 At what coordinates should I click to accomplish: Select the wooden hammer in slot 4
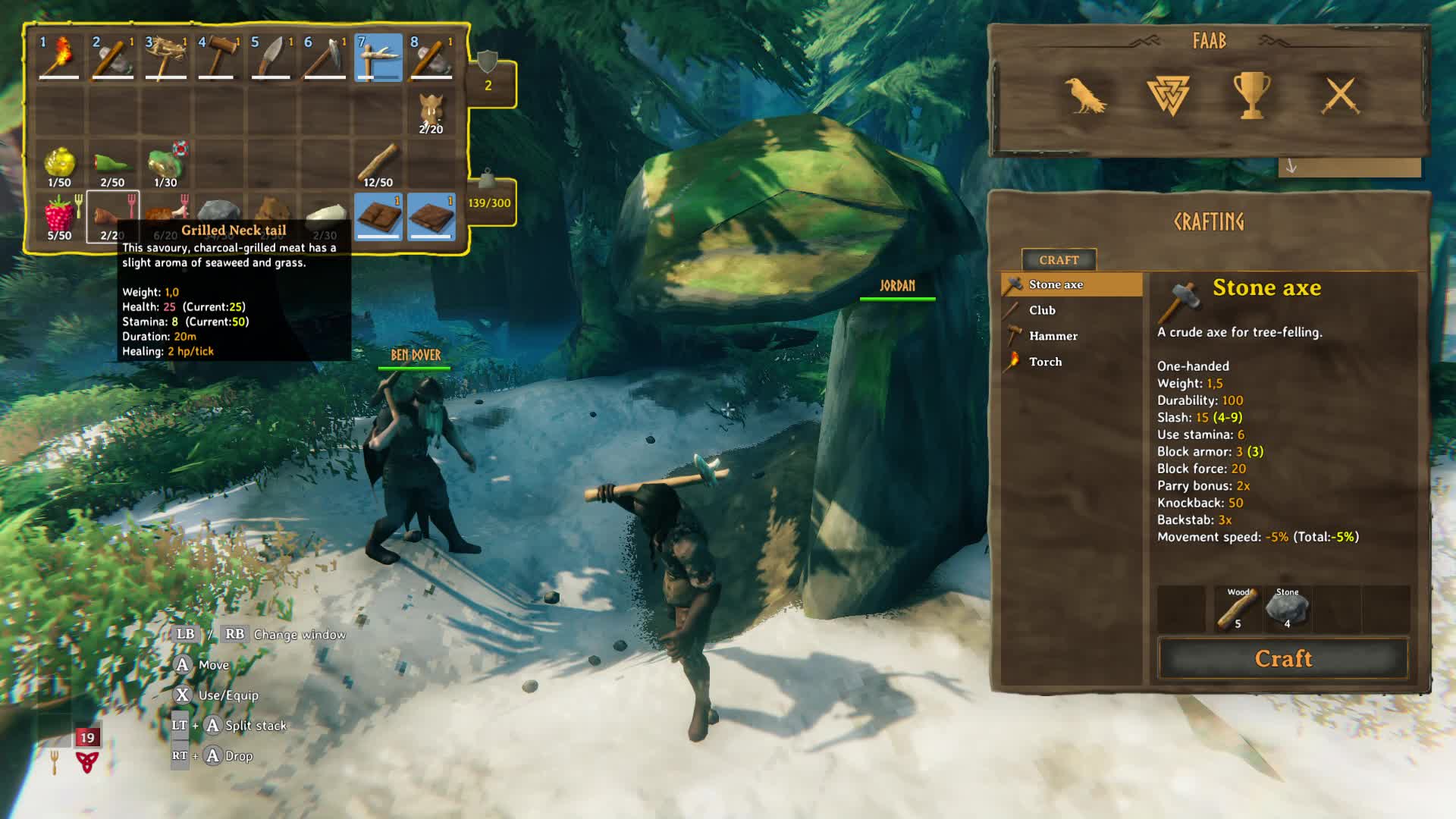pos(218,58)
